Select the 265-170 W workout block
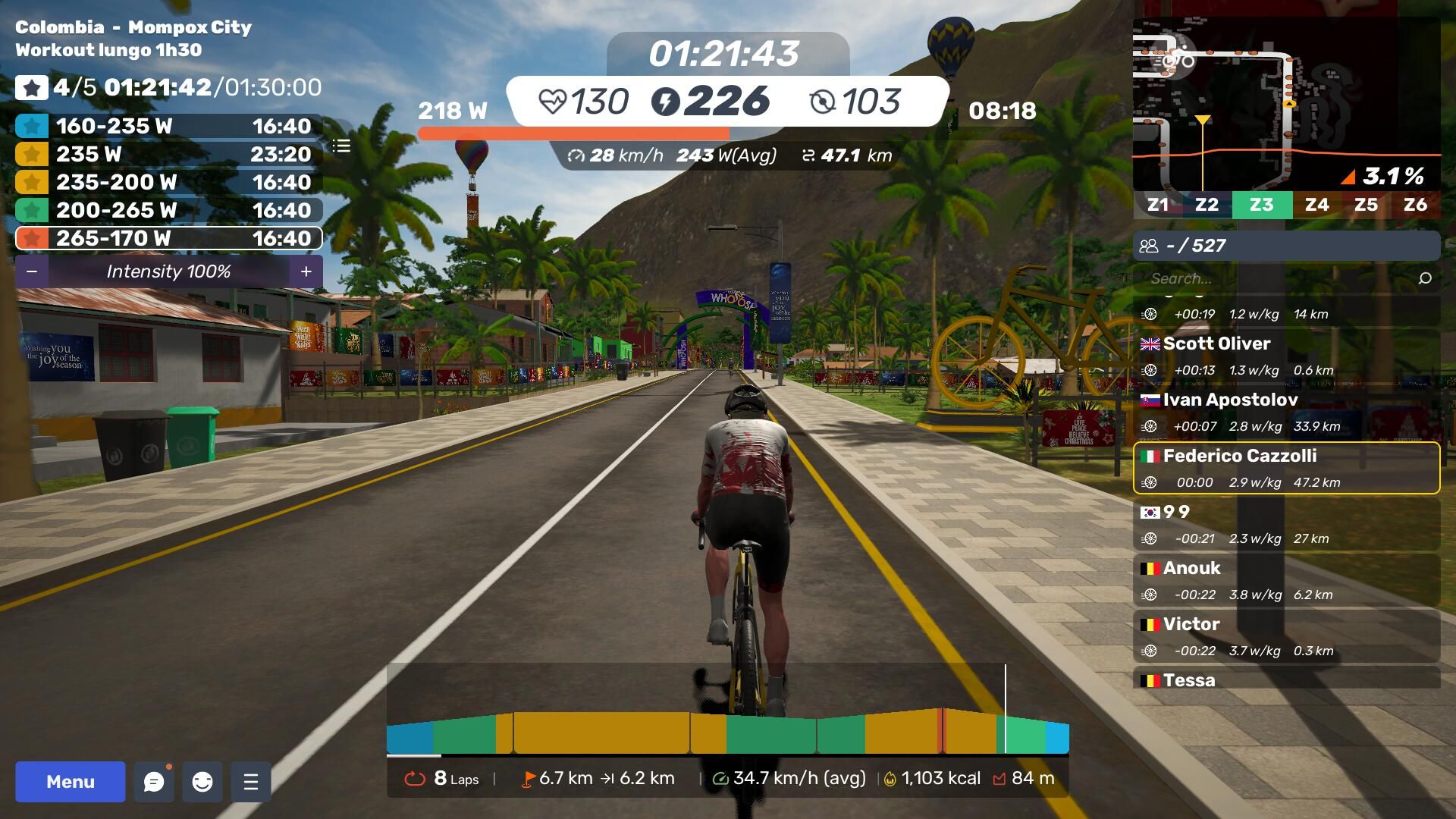The width and height of the screenshot is (1456, 819). point(168,238)
